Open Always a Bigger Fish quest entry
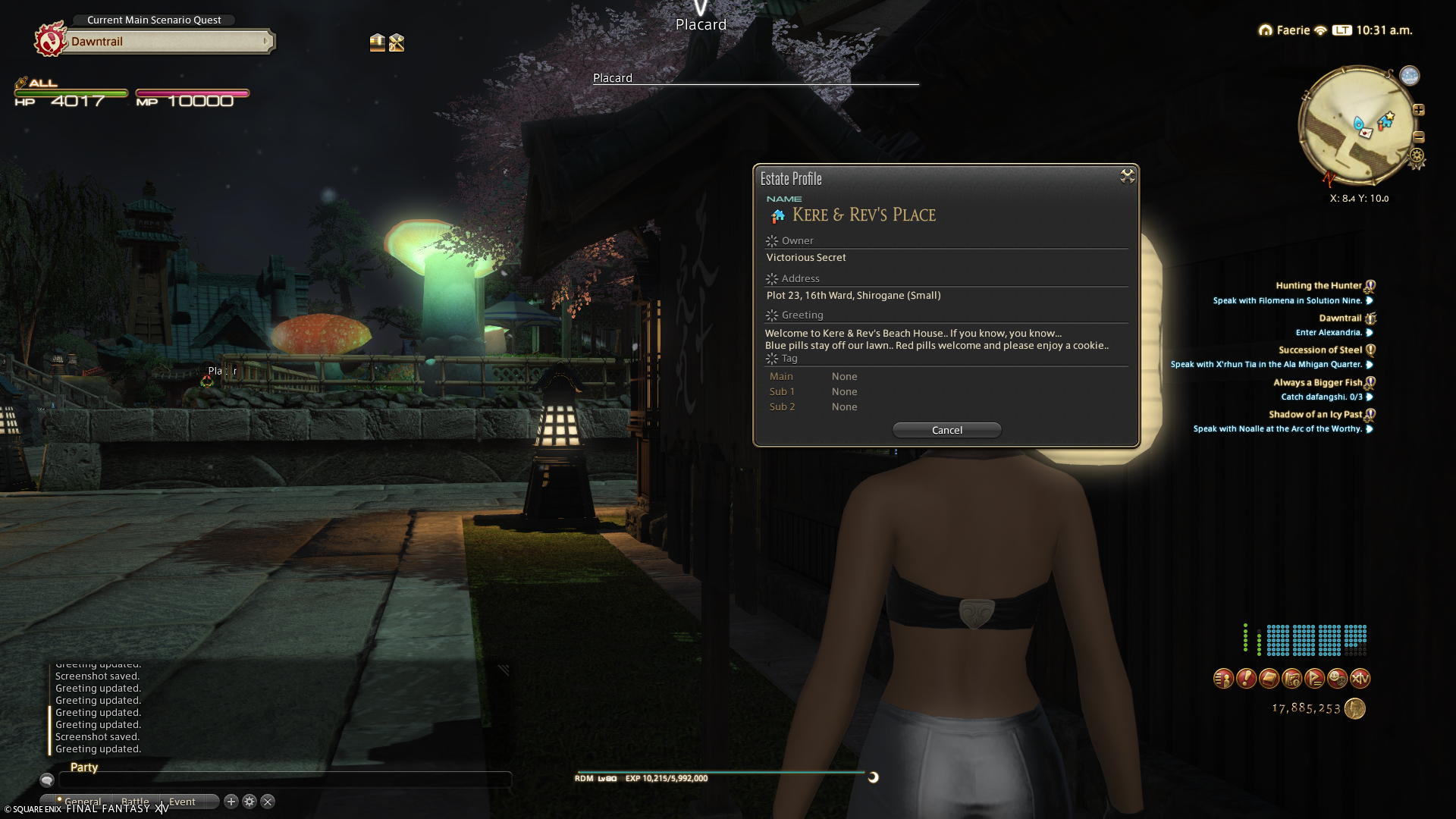 coord(1317,383)
